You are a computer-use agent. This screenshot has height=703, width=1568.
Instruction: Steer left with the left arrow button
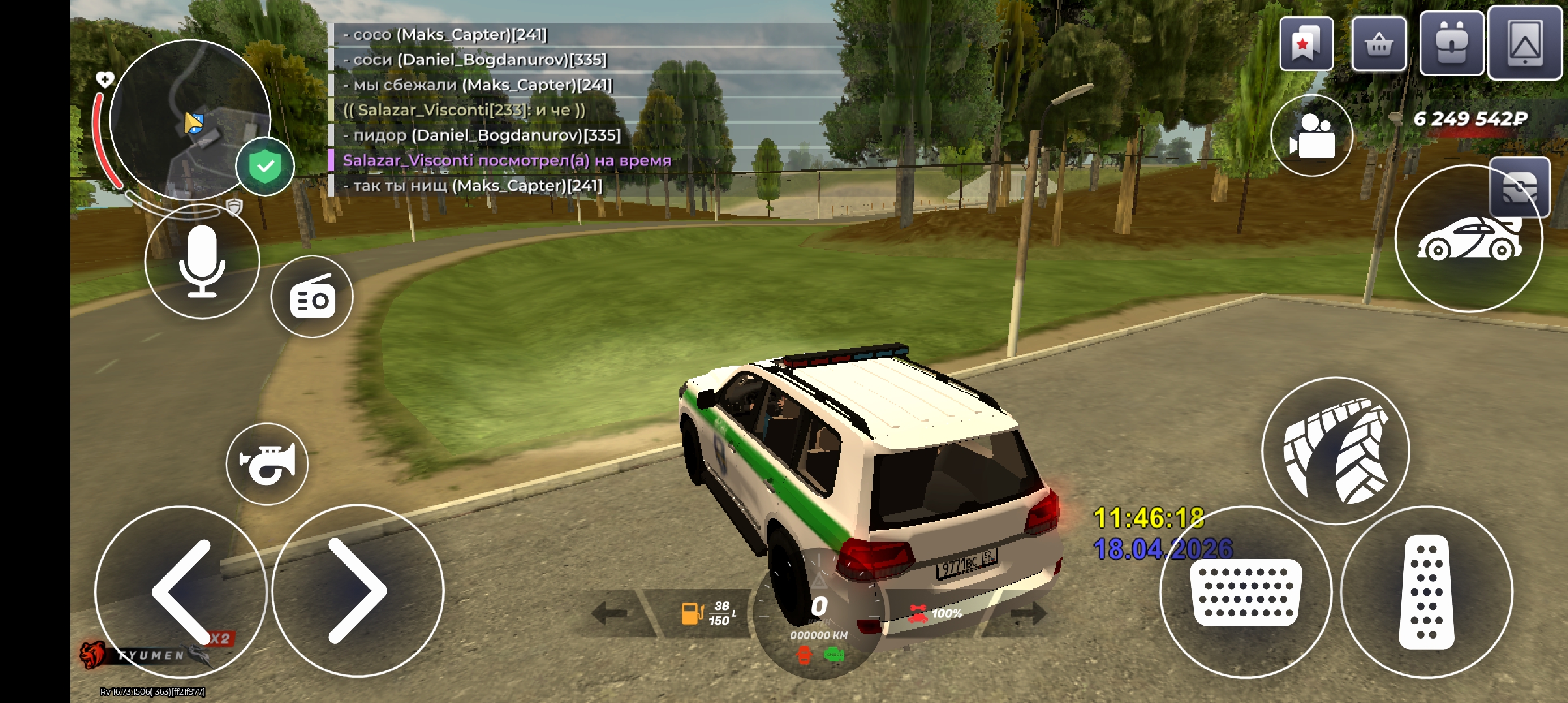pyautogui.click(x=181, y=591)
